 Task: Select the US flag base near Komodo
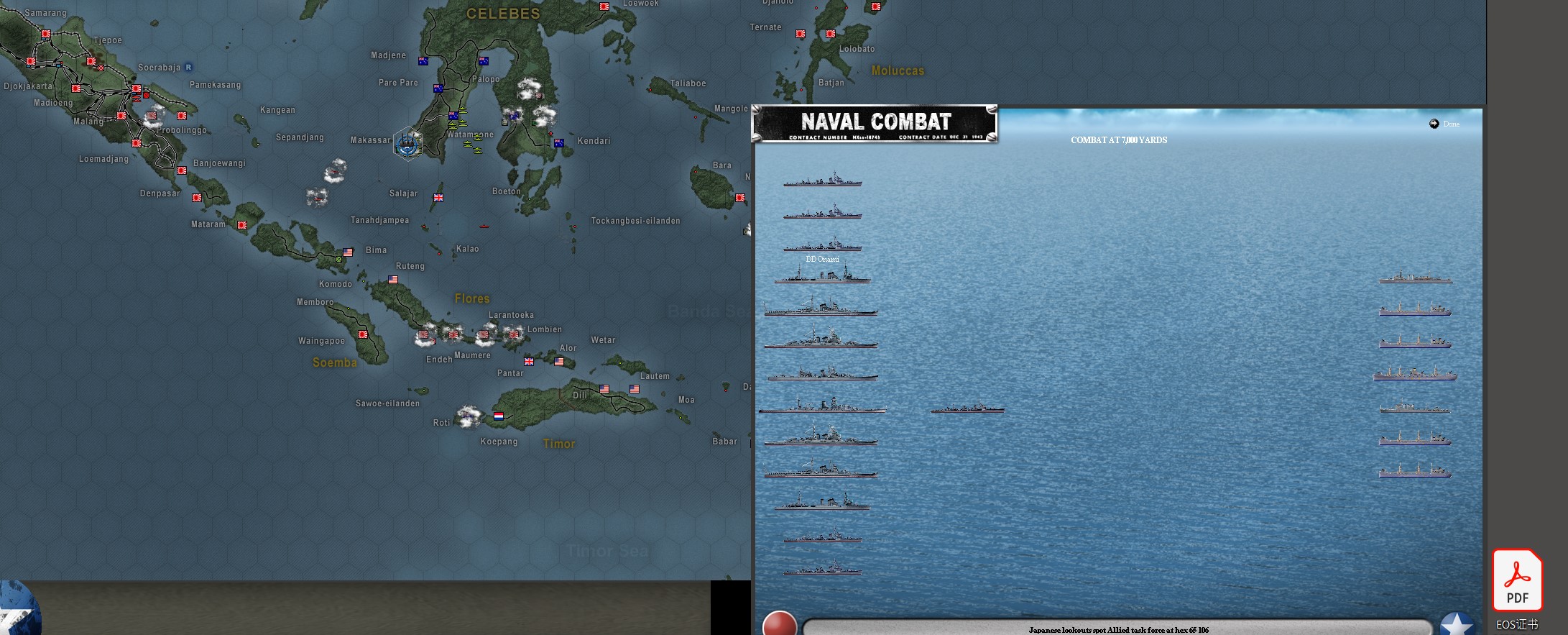392,279
